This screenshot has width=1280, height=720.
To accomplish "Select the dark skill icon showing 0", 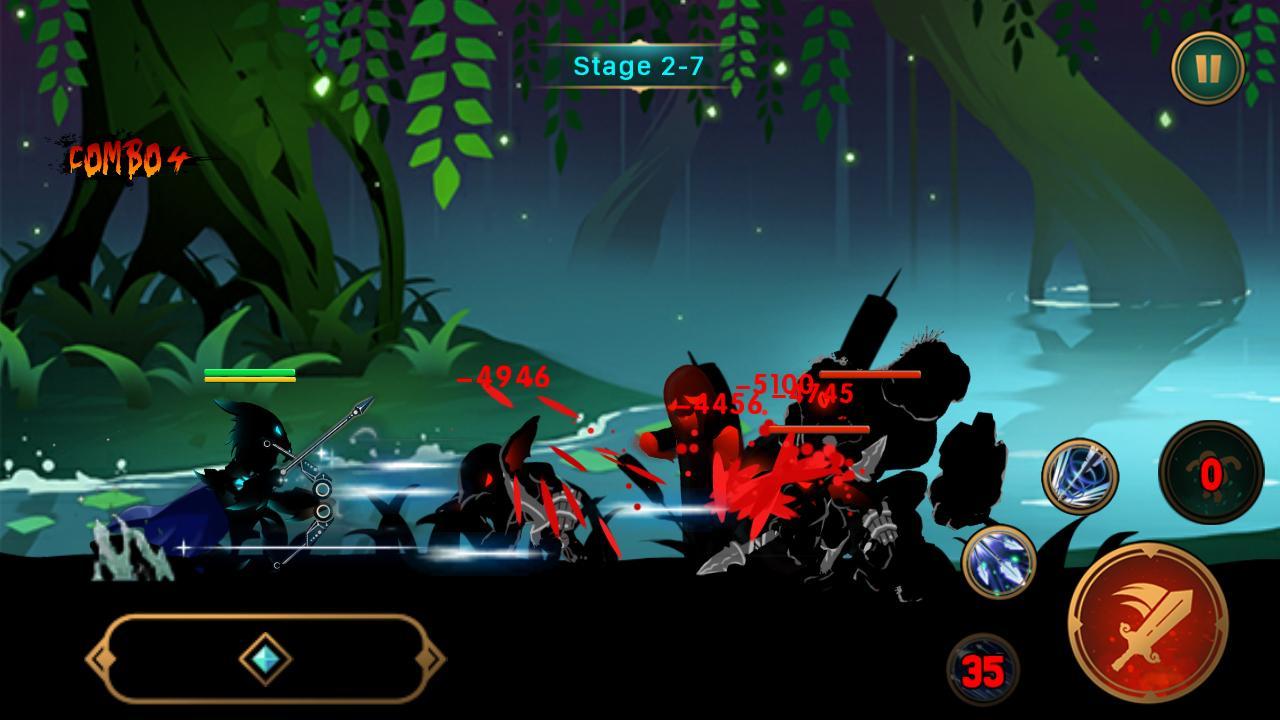I will (1210, 473).
